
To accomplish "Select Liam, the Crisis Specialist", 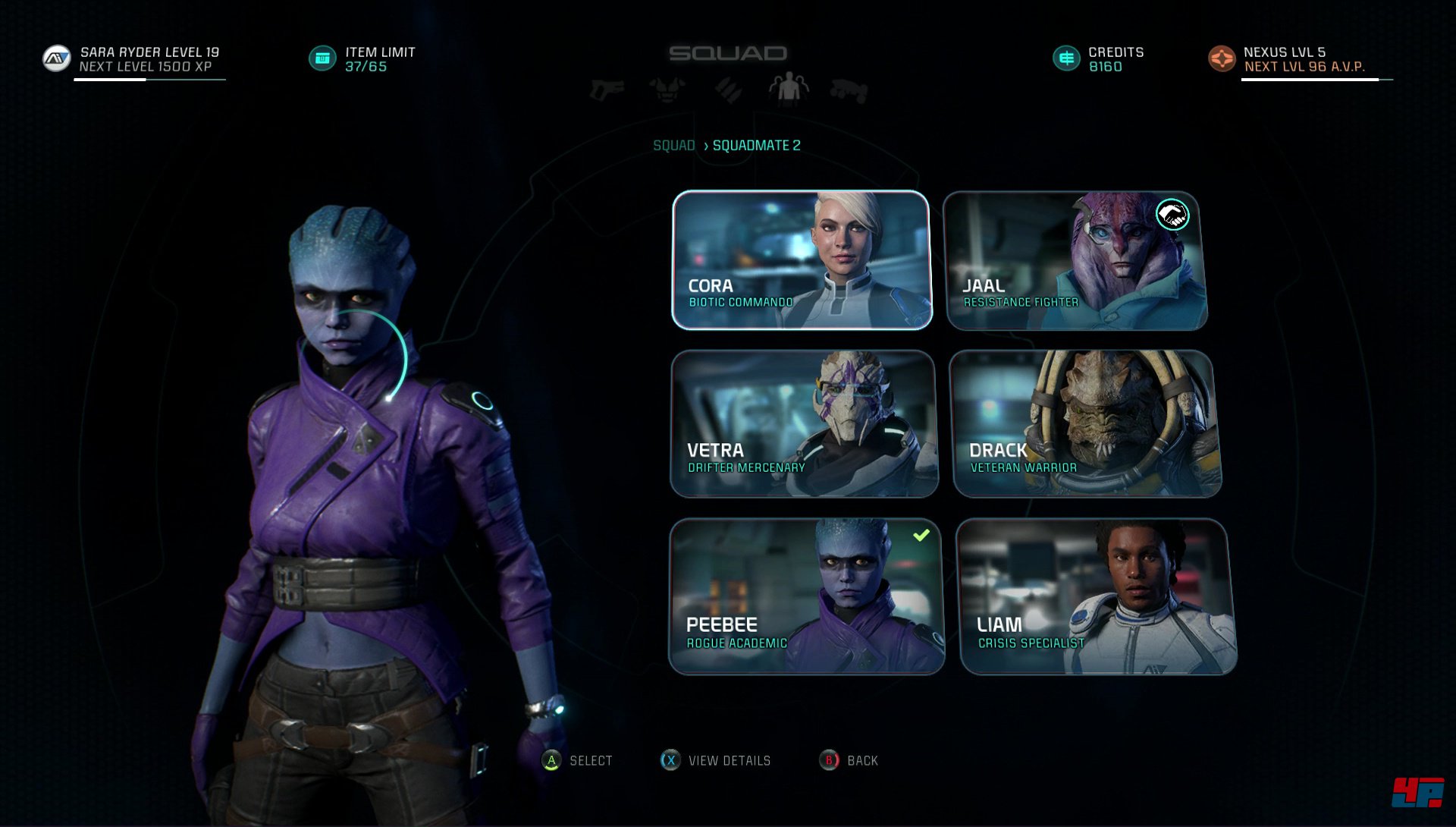I will 1097,596.
